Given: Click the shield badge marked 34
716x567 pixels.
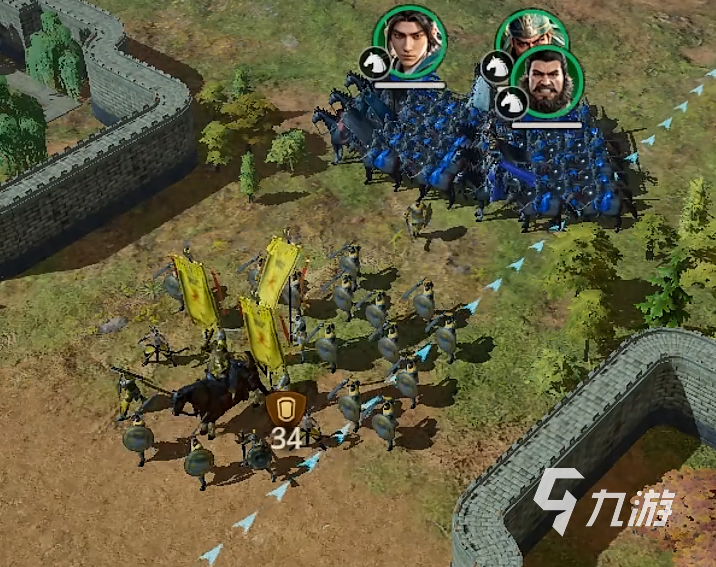Looking at the screenshot, I should pos(286,411).
